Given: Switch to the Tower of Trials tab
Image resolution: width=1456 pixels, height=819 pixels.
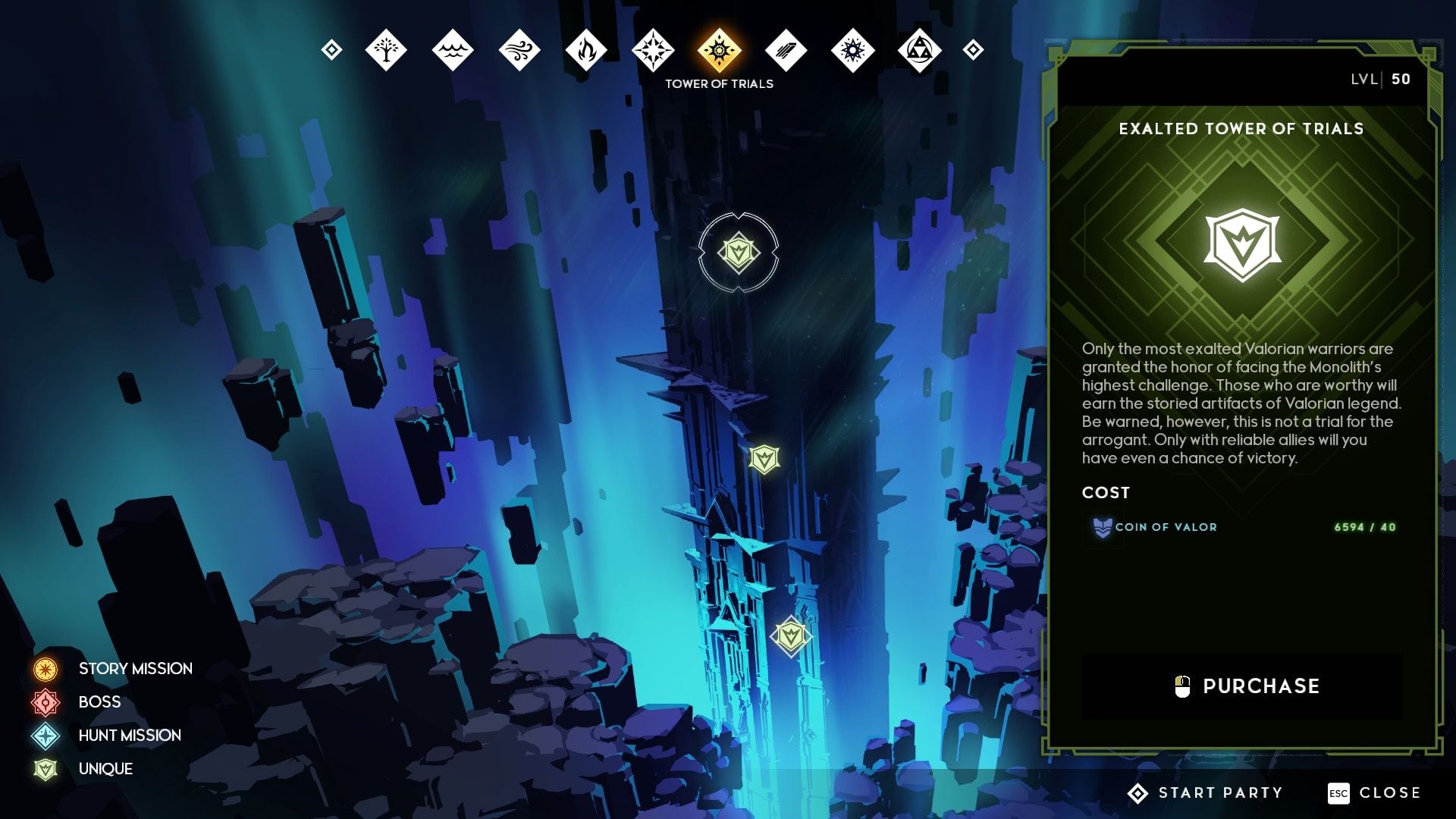Looking at the screenshot, I should 717,49.
